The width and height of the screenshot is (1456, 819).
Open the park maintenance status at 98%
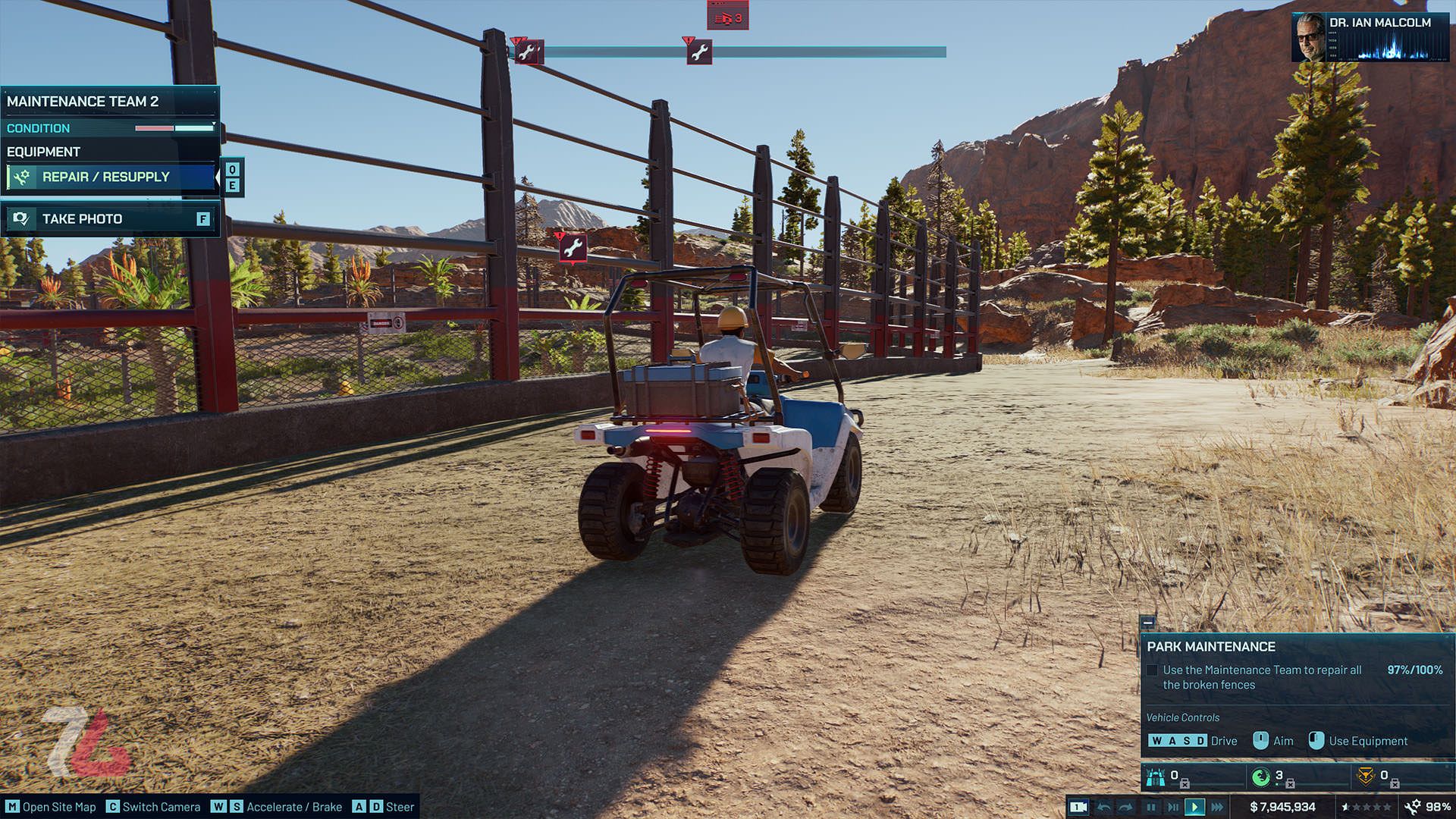pyautogui.click(x=1427, y=807)
